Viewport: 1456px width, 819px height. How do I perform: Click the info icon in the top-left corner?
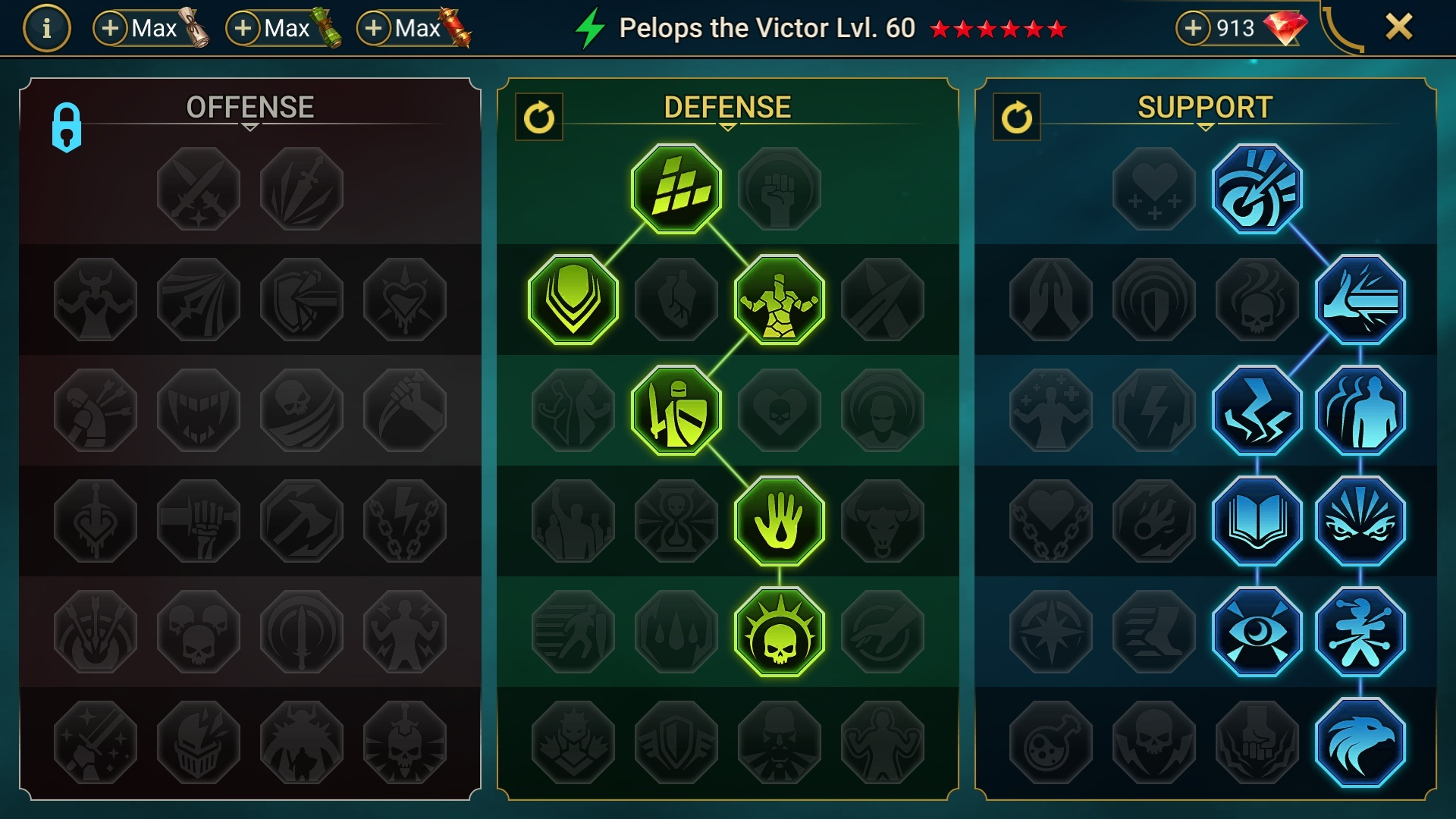[46, 30]
